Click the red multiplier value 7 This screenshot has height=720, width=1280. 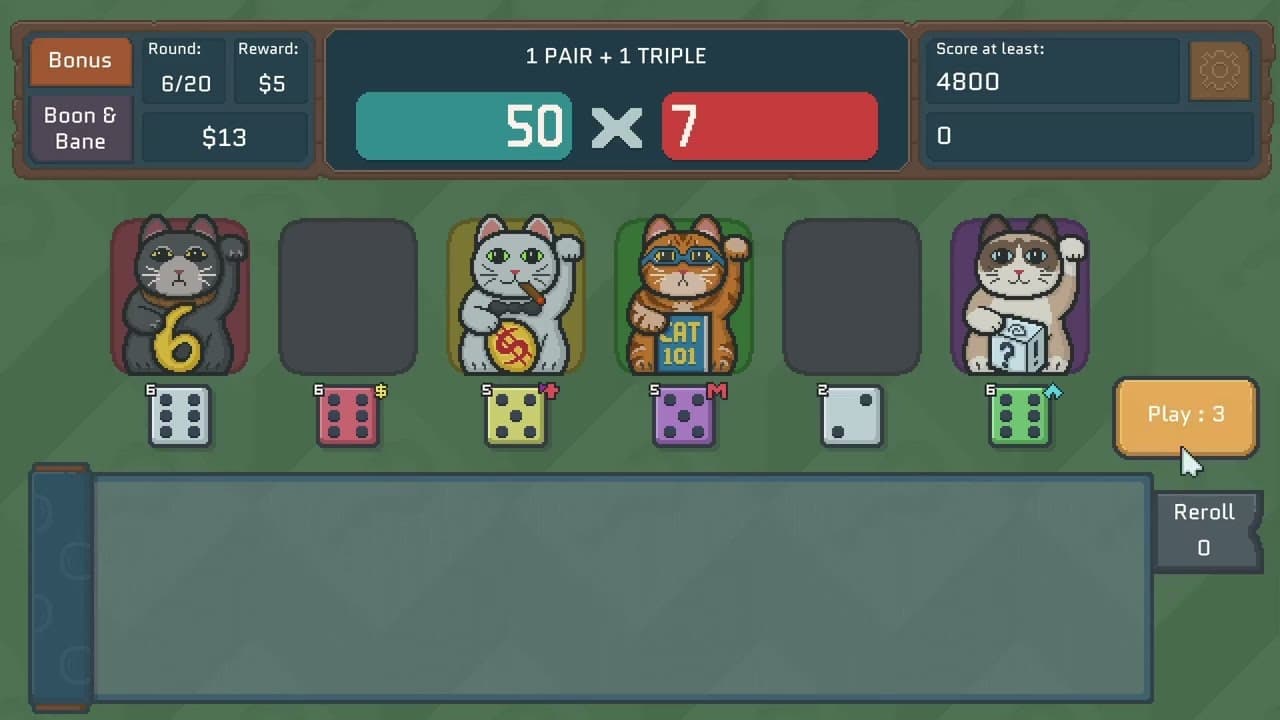click(770, 127)
